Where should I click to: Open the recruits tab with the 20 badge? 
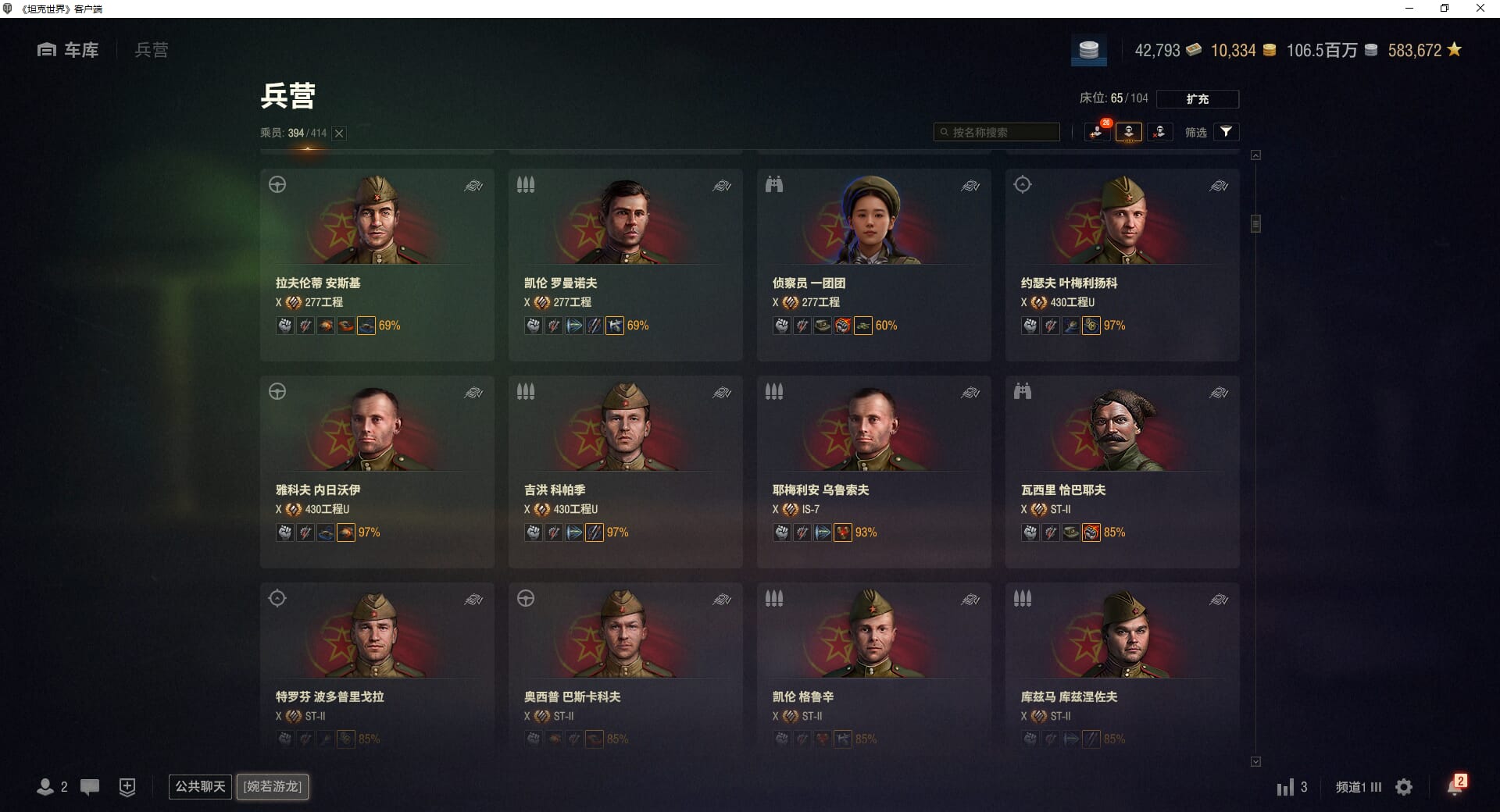tap(1098, 132)
